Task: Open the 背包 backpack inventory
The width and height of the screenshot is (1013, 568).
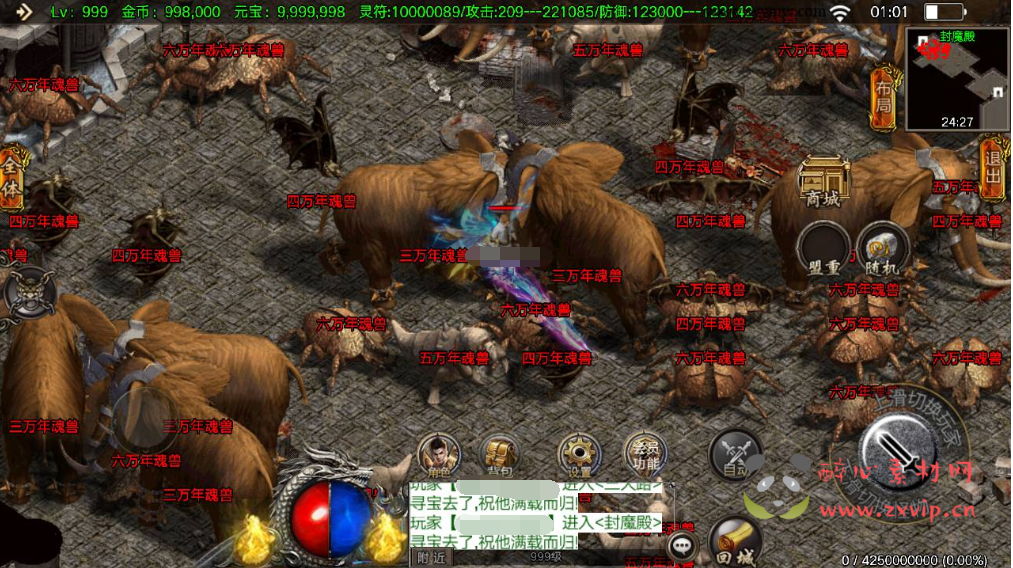Action: tap(498, 457)
